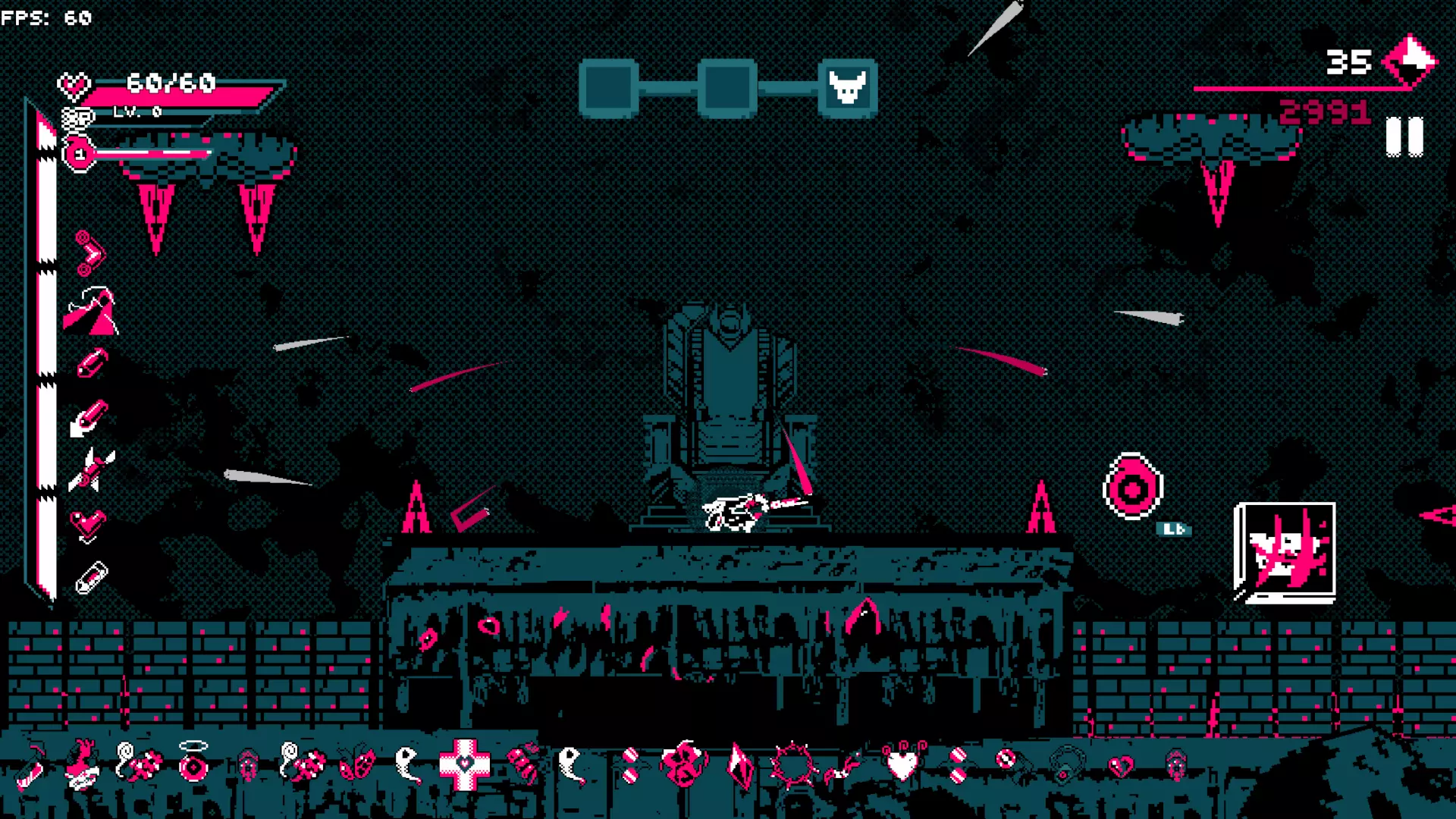1456x819 pixels.
Task: Click the skull emblem next to LV. 0
Action: (76, 119)
